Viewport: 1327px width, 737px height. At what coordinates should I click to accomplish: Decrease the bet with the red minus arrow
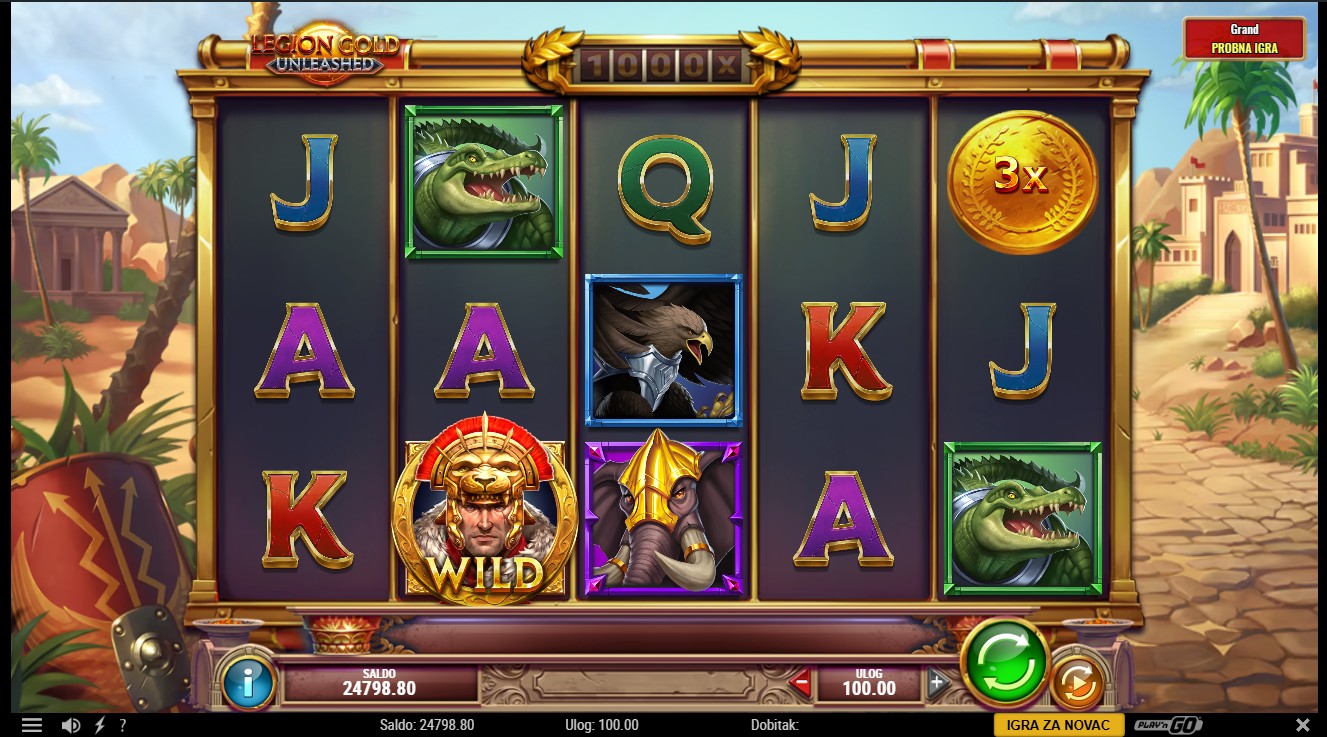tap(799, 685)
